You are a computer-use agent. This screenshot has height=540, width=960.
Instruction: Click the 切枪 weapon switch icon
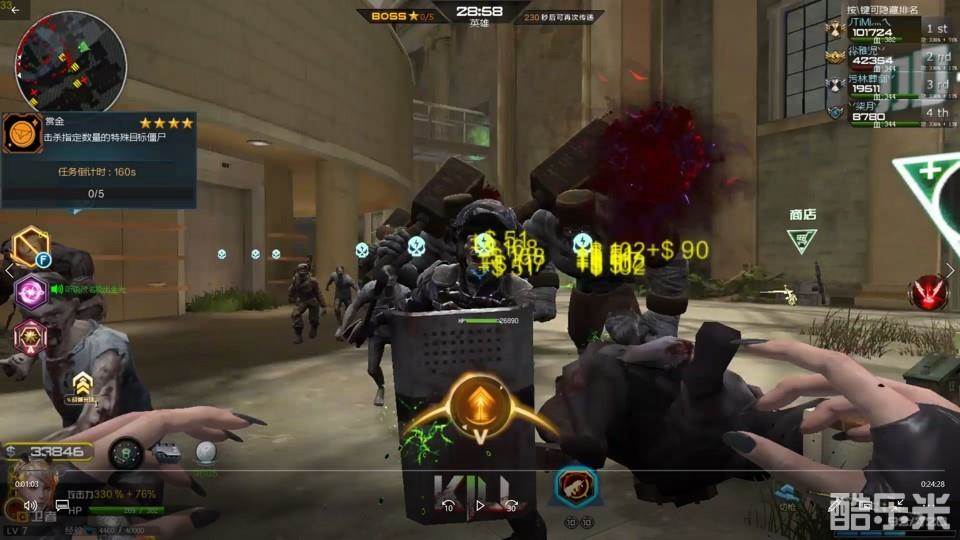coord(787,493)
